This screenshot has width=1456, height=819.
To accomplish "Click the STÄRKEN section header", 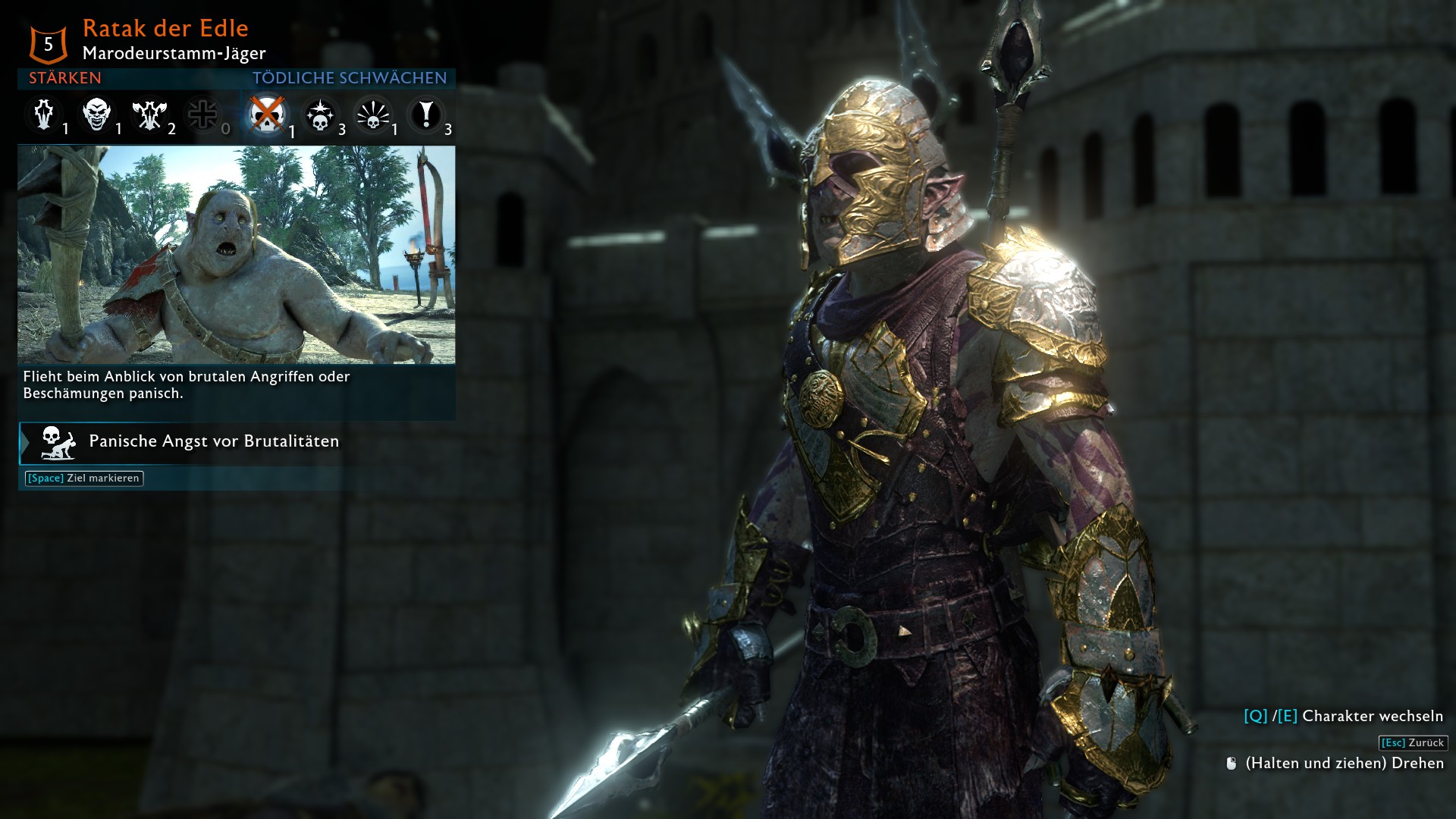I will pyautogui.click(x=65, y=78).
